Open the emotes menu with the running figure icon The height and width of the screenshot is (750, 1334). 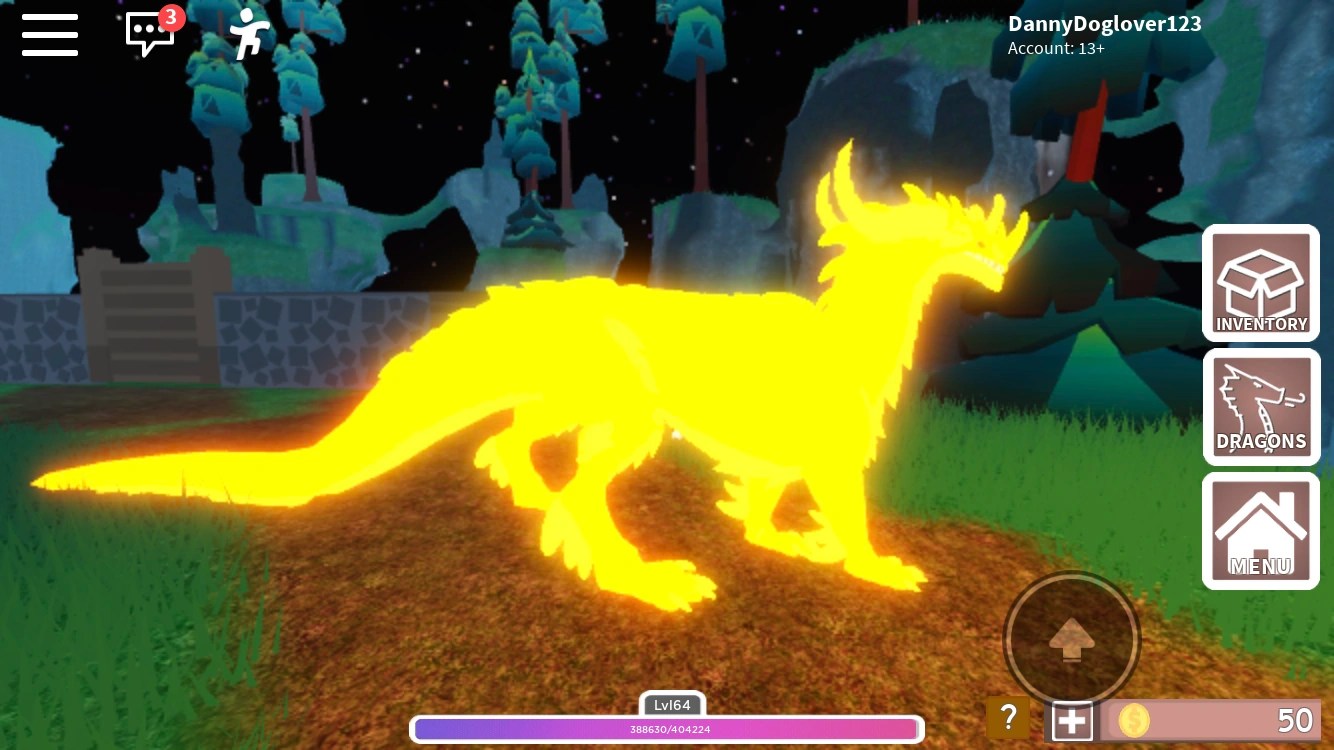pos(247,33)
